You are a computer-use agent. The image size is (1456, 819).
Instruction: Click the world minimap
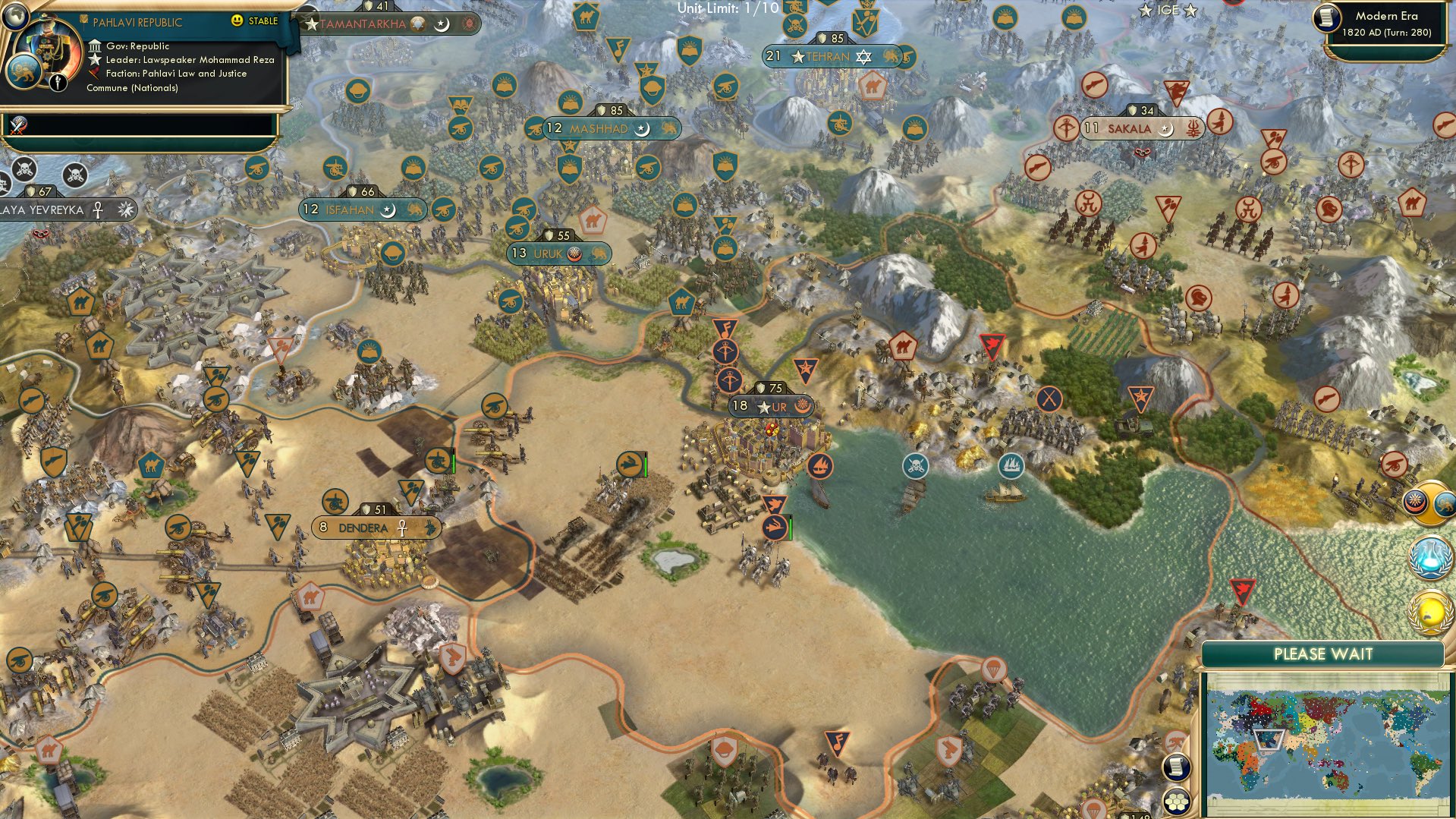pyautogui.click(x=1325, y=742)
